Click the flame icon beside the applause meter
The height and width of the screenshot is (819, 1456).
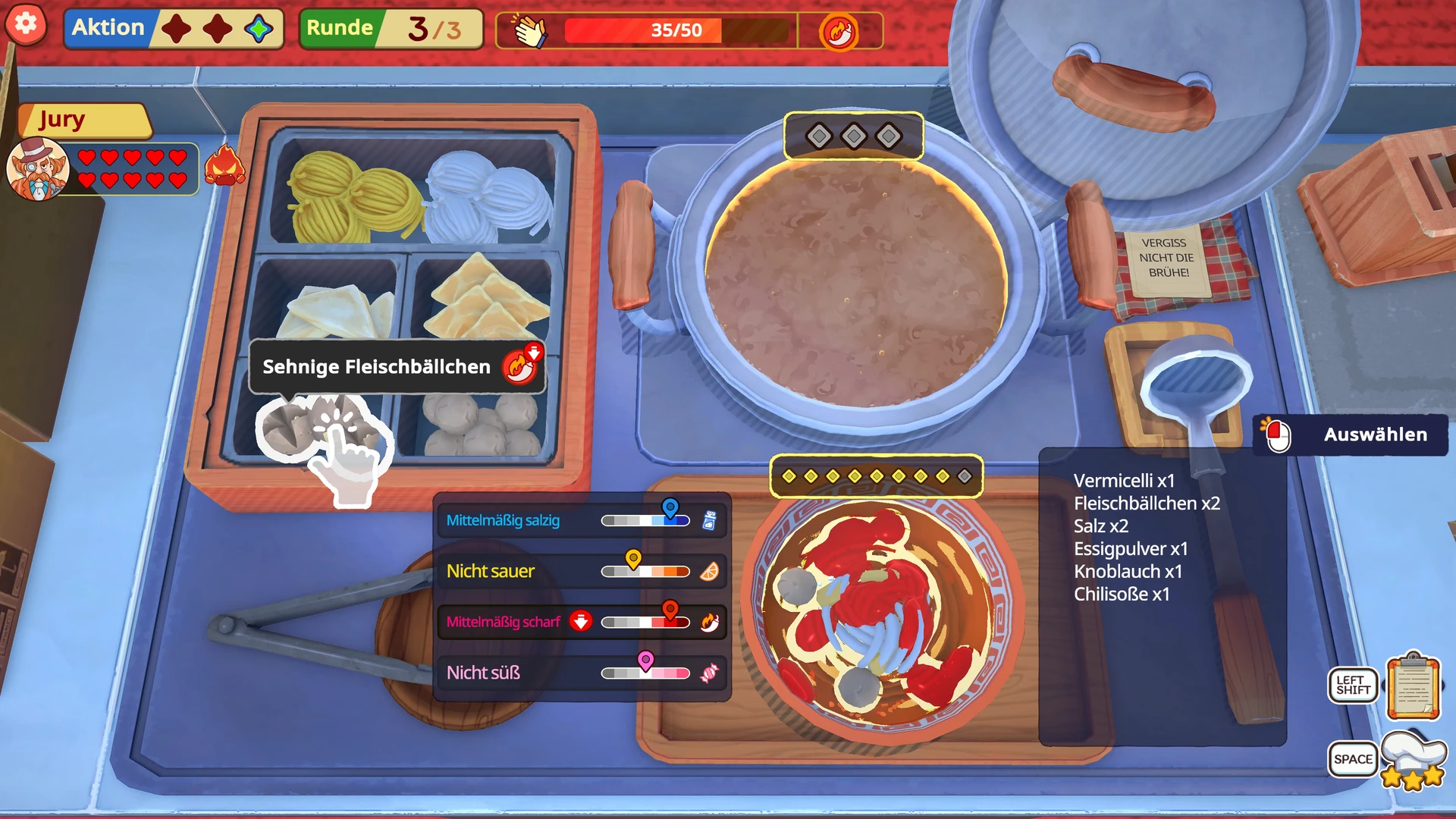click(x=839, y=32)
